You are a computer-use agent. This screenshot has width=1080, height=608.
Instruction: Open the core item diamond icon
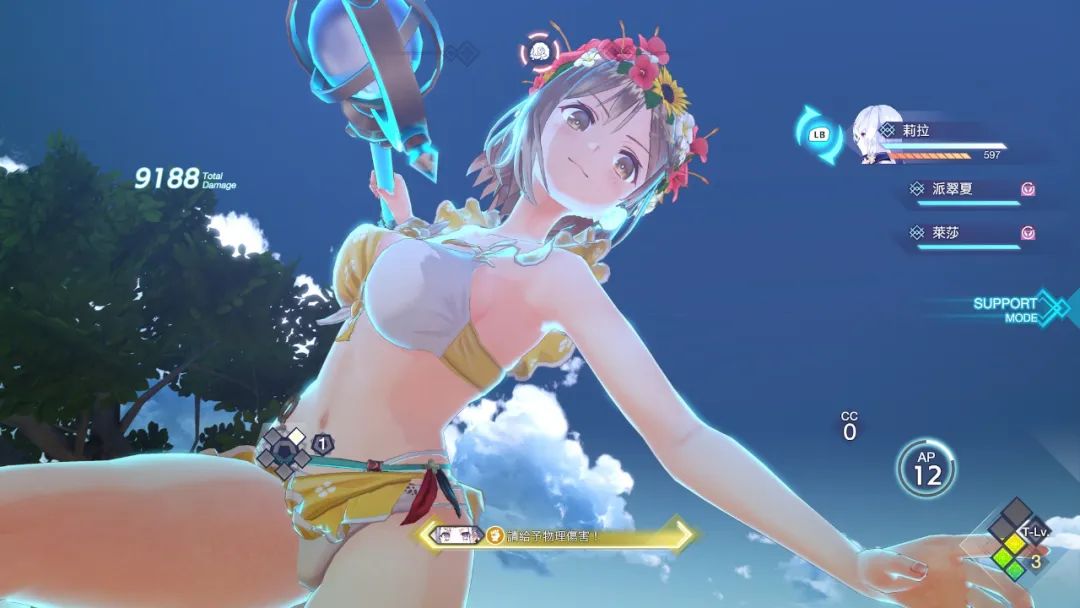tap(284, 450)
